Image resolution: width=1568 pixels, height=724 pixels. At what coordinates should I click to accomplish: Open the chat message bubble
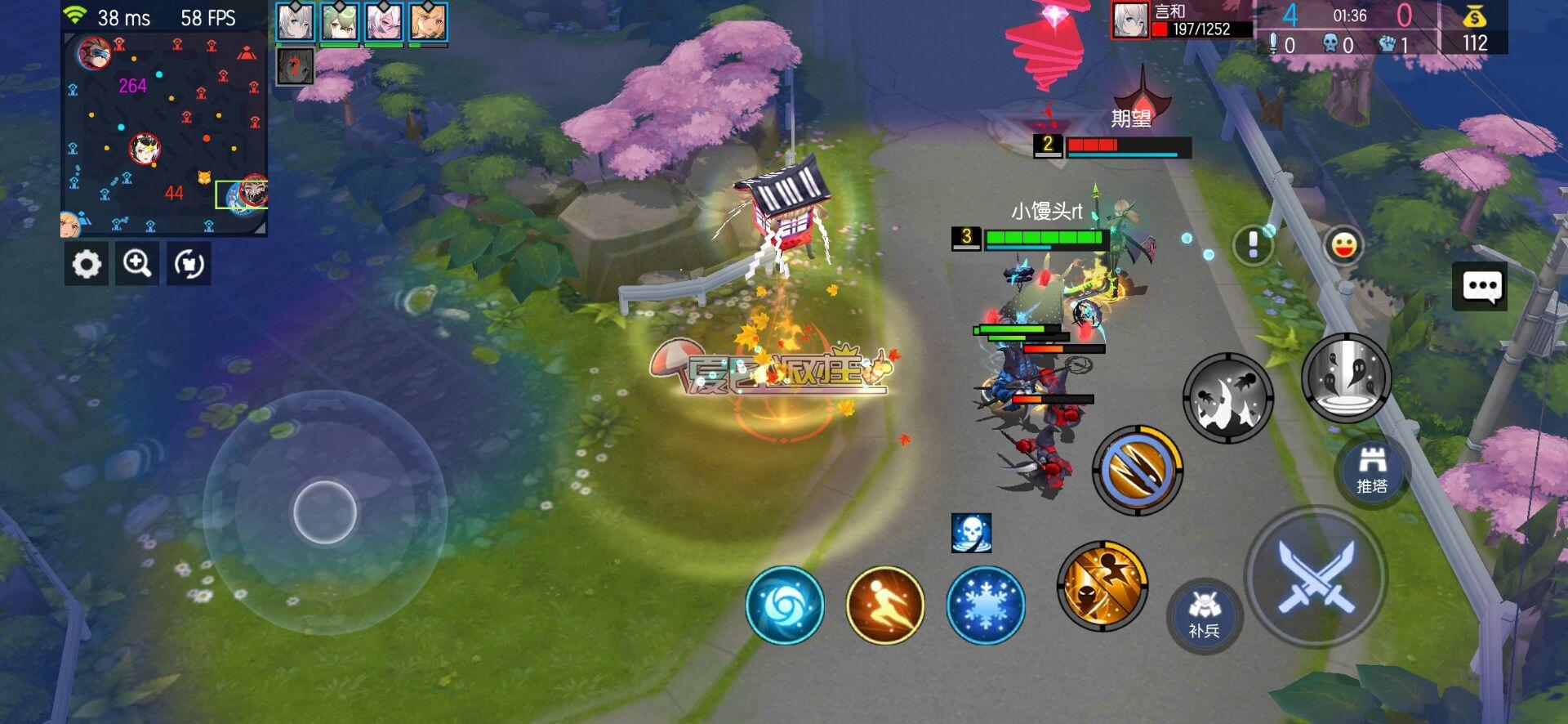(1480, 286)
